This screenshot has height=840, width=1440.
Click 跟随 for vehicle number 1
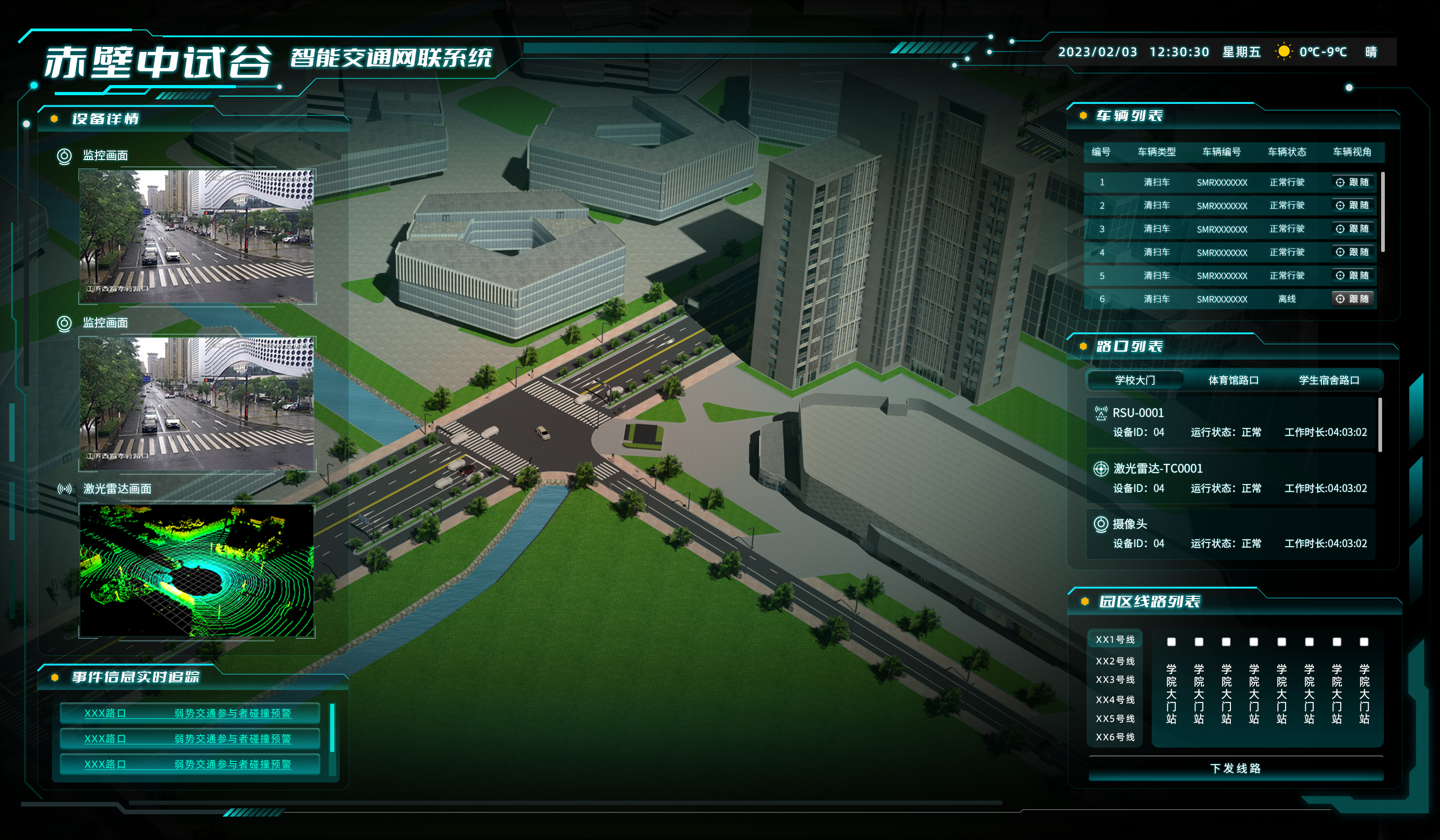[x=1353, y=182]
